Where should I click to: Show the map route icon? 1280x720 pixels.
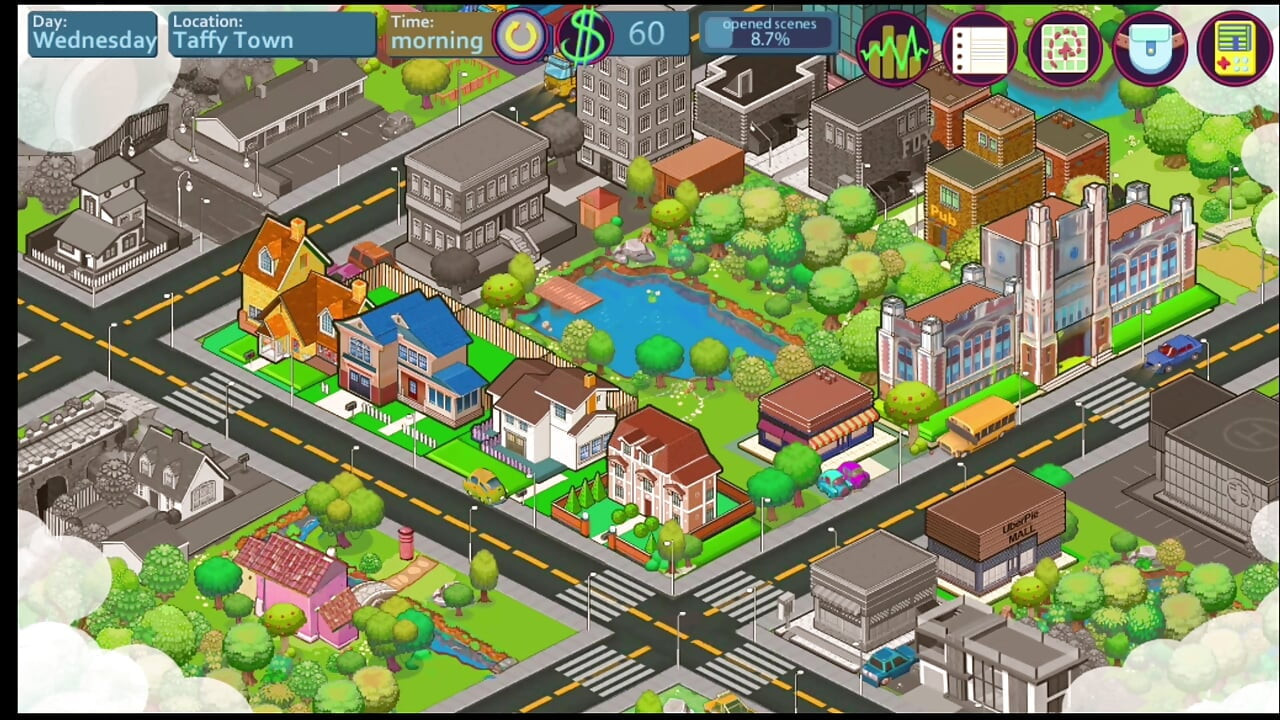click(x=1064, y=48)
